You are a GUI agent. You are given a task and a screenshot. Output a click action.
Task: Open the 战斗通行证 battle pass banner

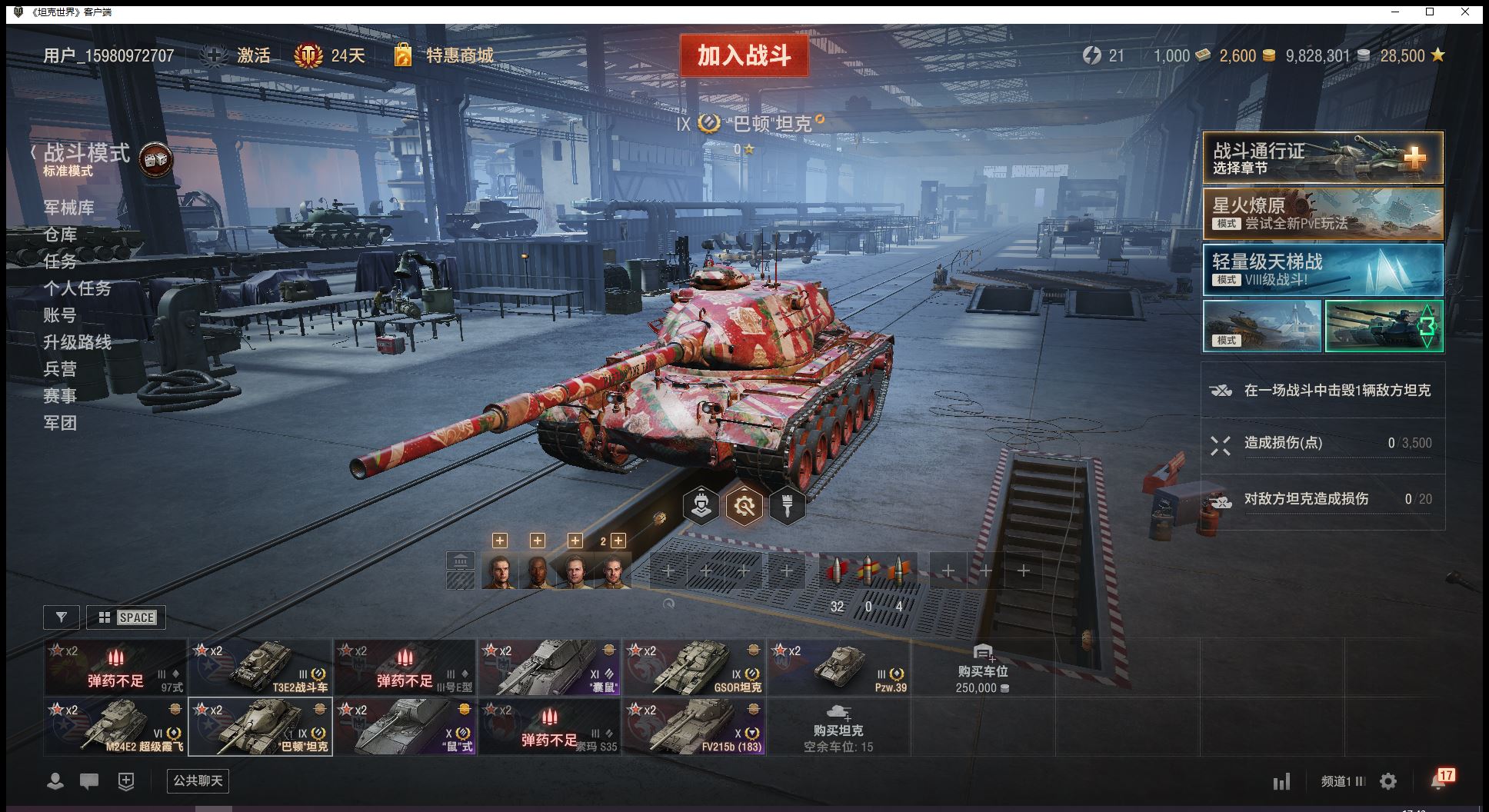1322,158
